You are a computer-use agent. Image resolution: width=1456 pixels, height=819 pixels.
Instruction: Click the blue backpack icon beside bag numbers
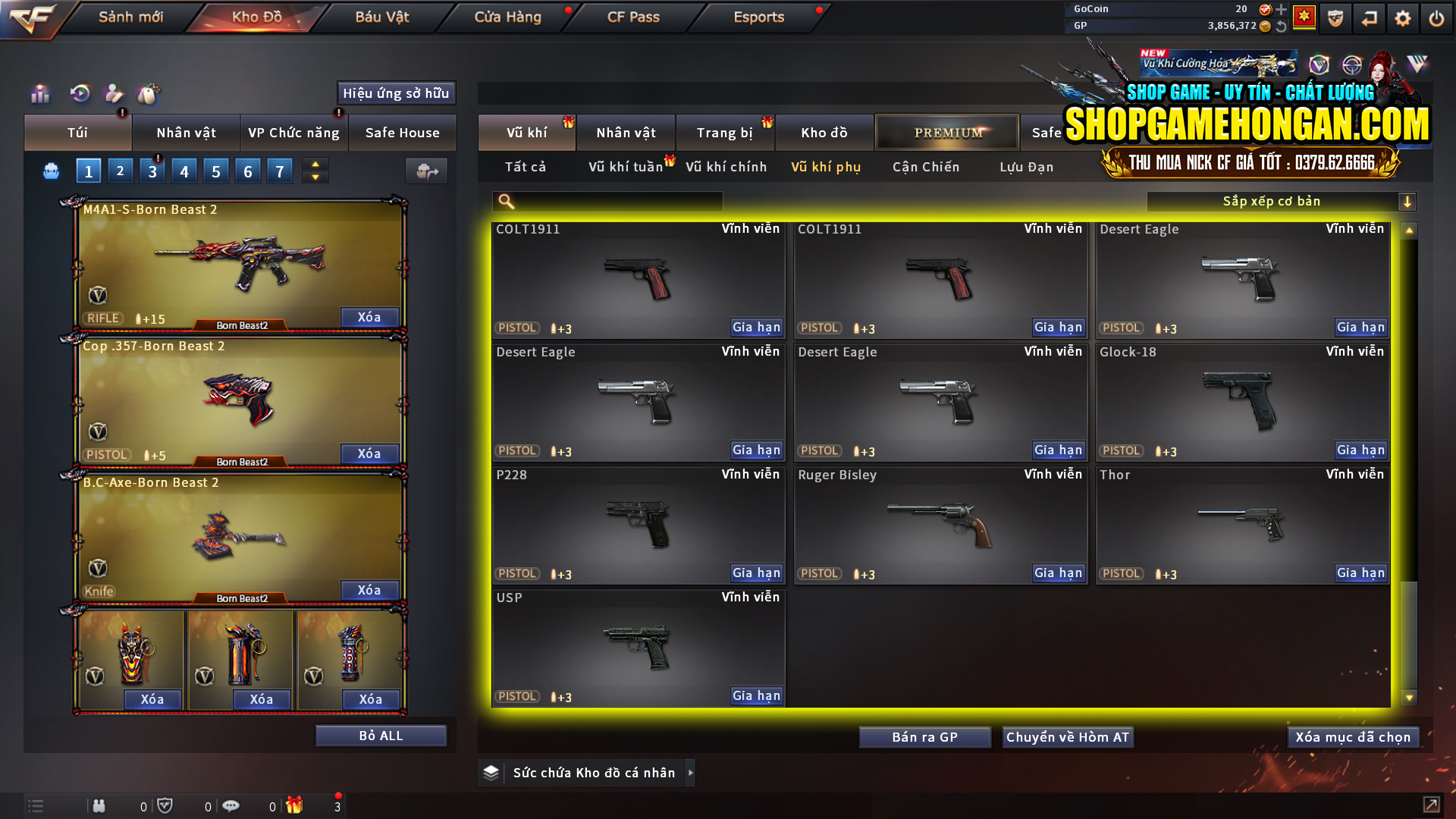click(50, 171)
